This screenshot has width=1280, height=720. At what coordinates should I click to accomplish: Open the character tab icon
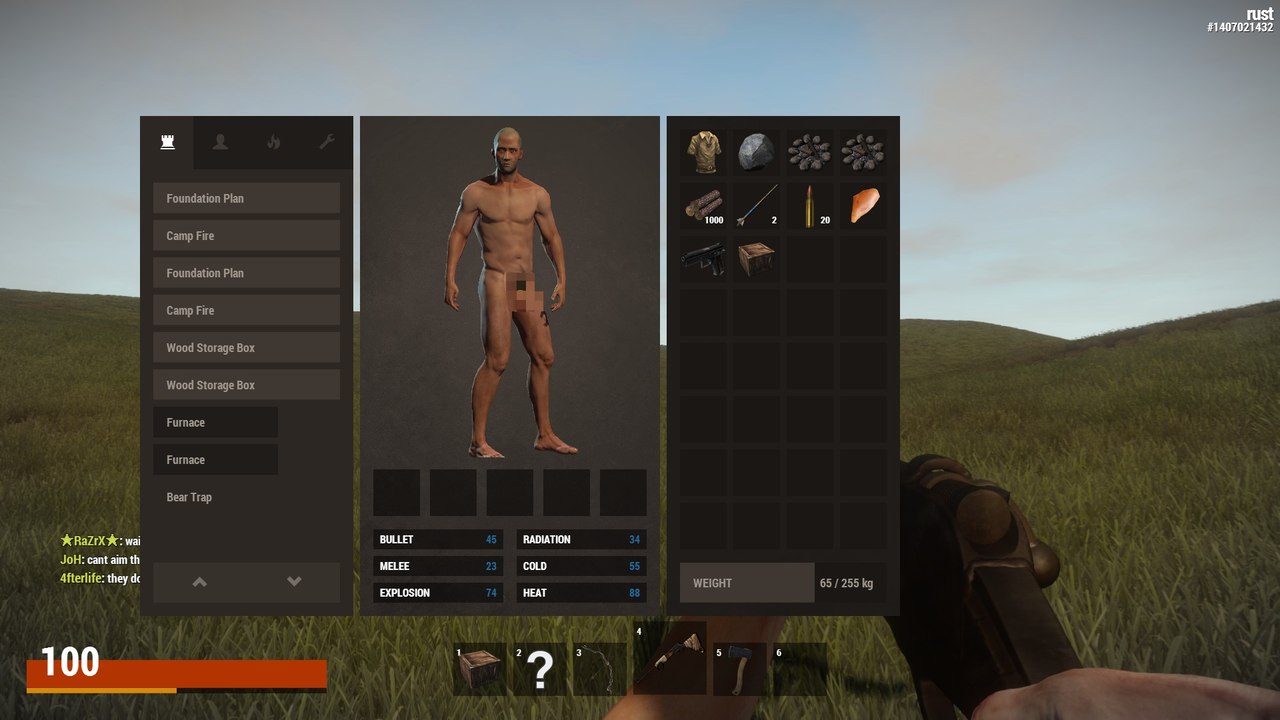click(220, 142)
